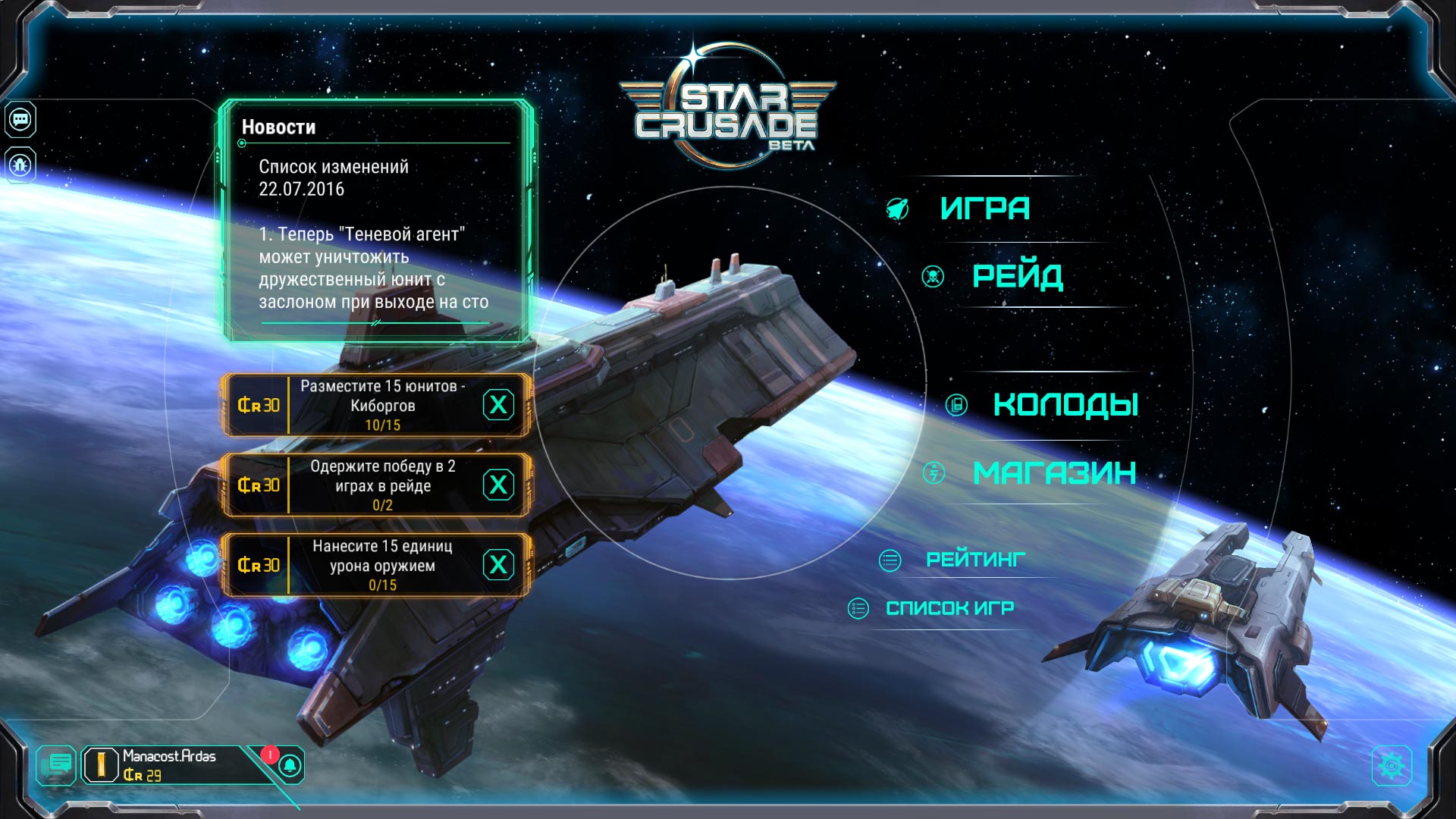
Task: Click the notification bell icon
Action: tap(290, 765)
